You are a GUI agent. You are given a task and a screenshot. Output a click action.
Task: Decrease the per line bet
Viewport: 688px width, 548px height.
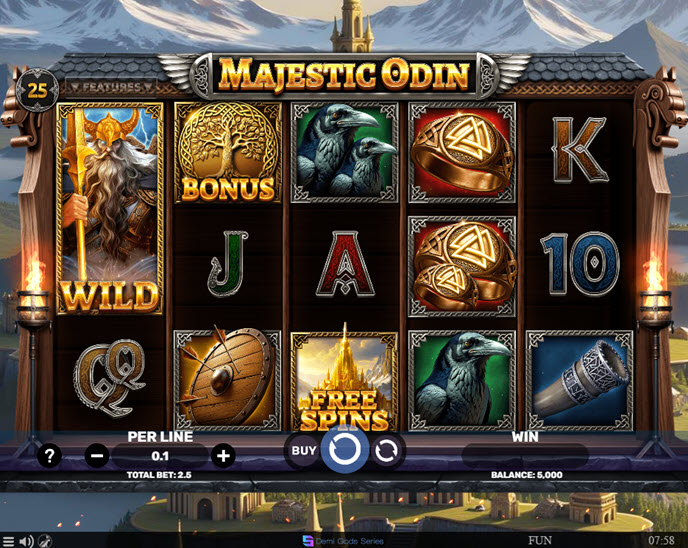(97, 456)
